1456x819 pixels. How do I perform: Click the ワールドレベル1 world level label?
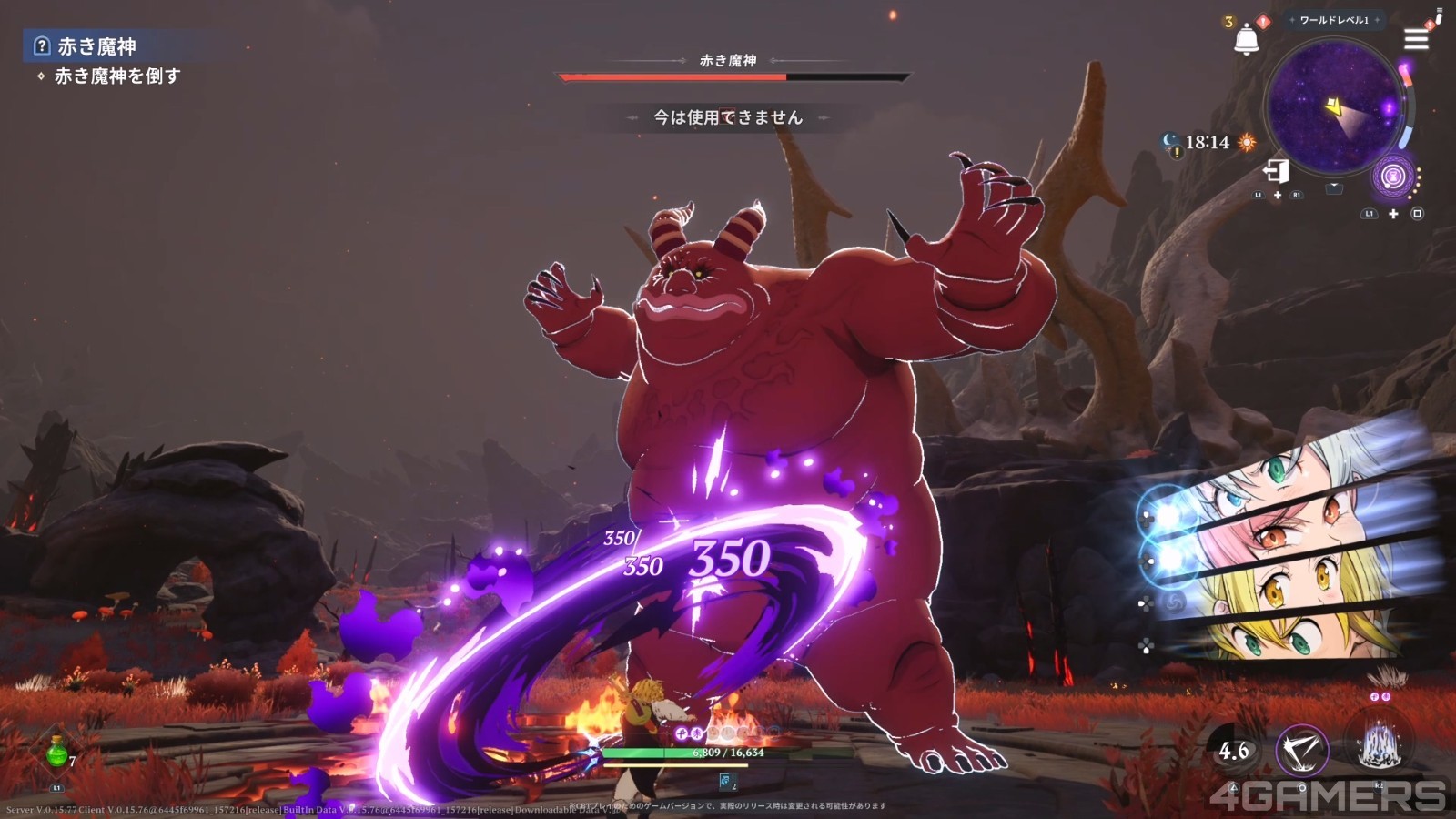[1334, 20]
